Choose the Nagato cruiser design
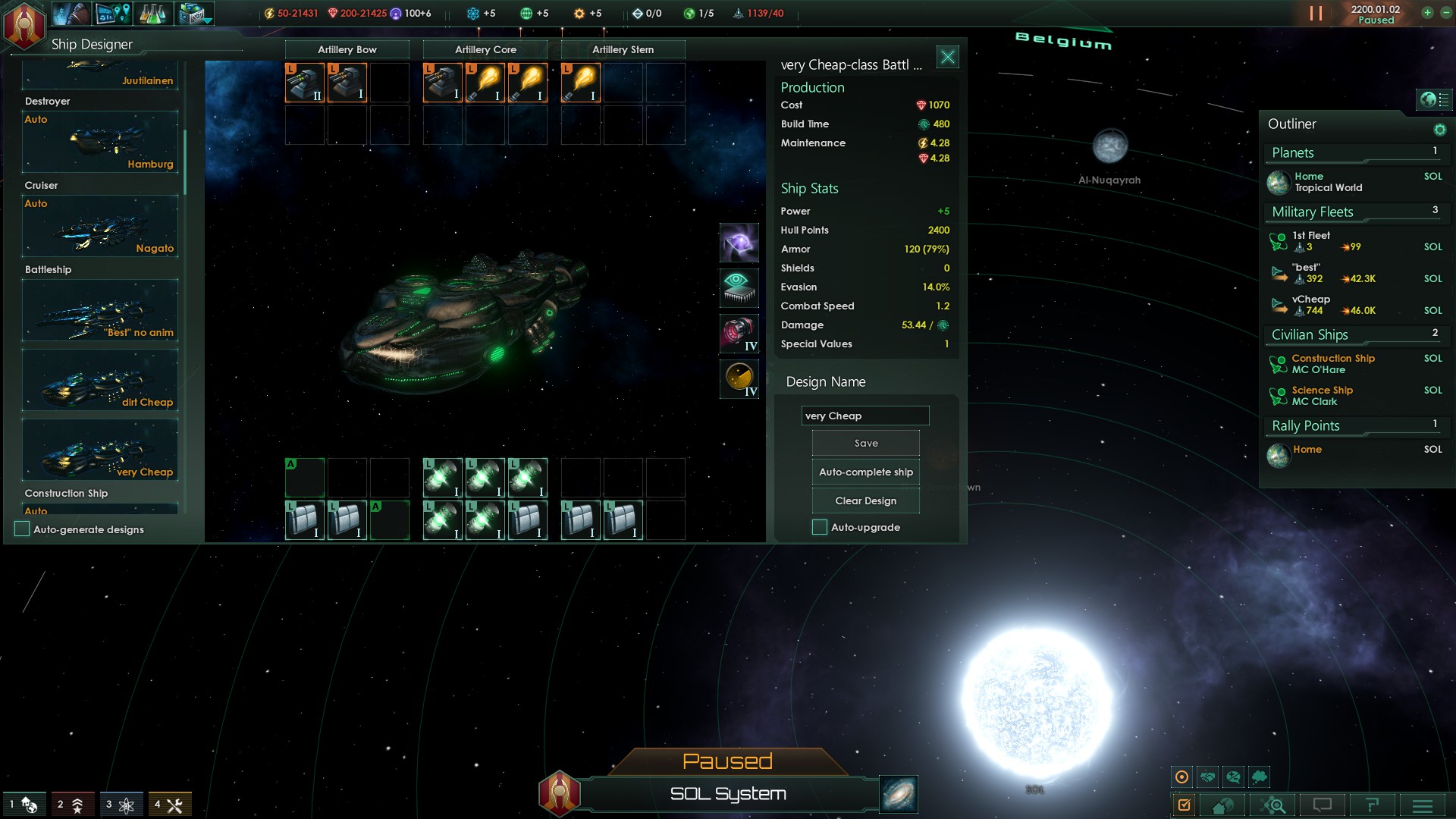The height and width of the screenshot is (819, 1456). coord(100,227)
